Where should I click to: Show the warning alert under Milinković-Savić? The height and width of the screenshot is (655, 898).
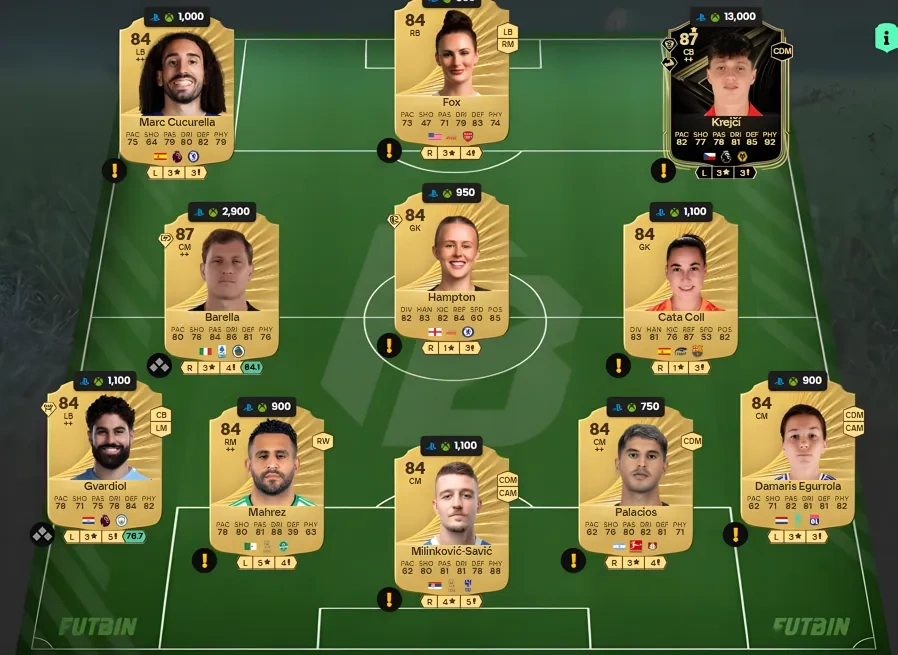tap(389, 599)
